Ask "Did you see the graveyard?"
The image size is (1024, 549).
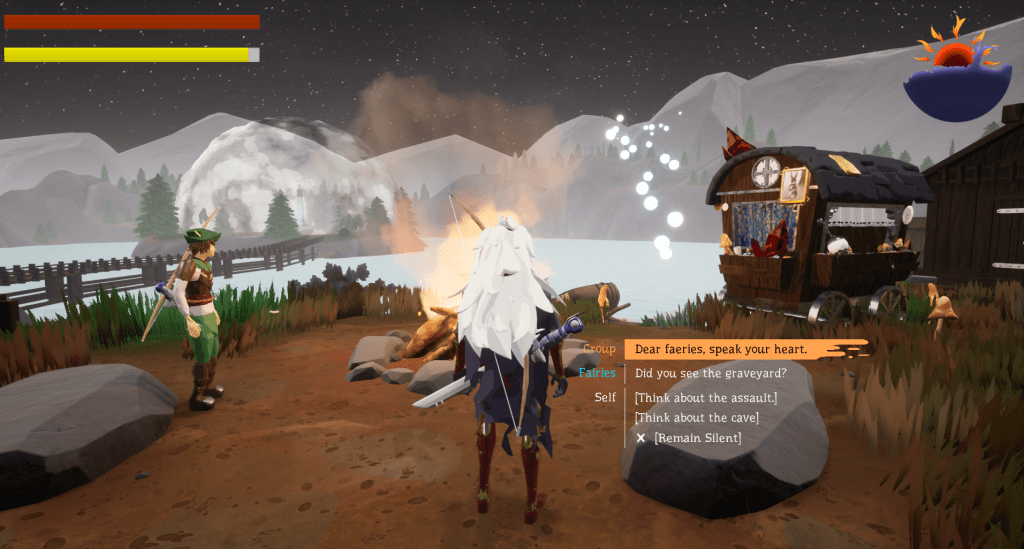click(x=710, y=373)
